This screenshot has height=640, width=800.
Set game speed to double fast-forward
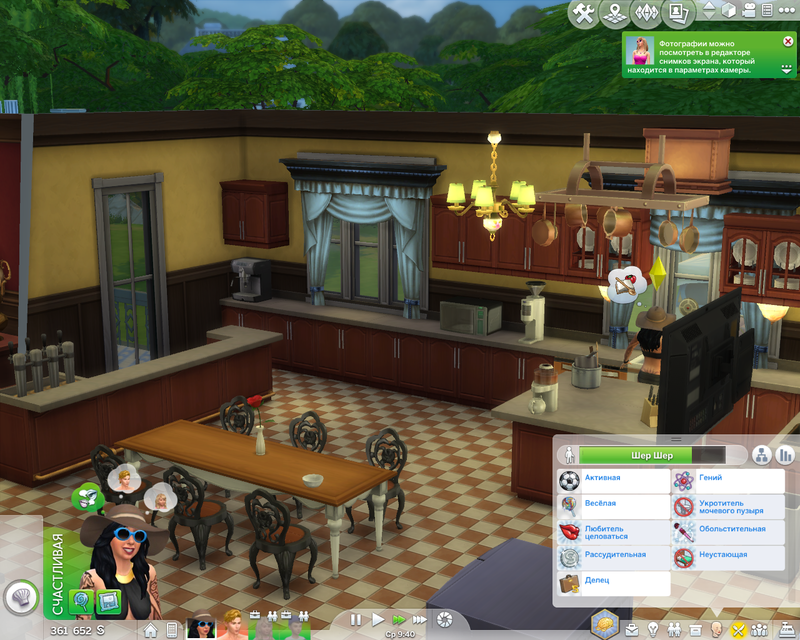point(399,620)
